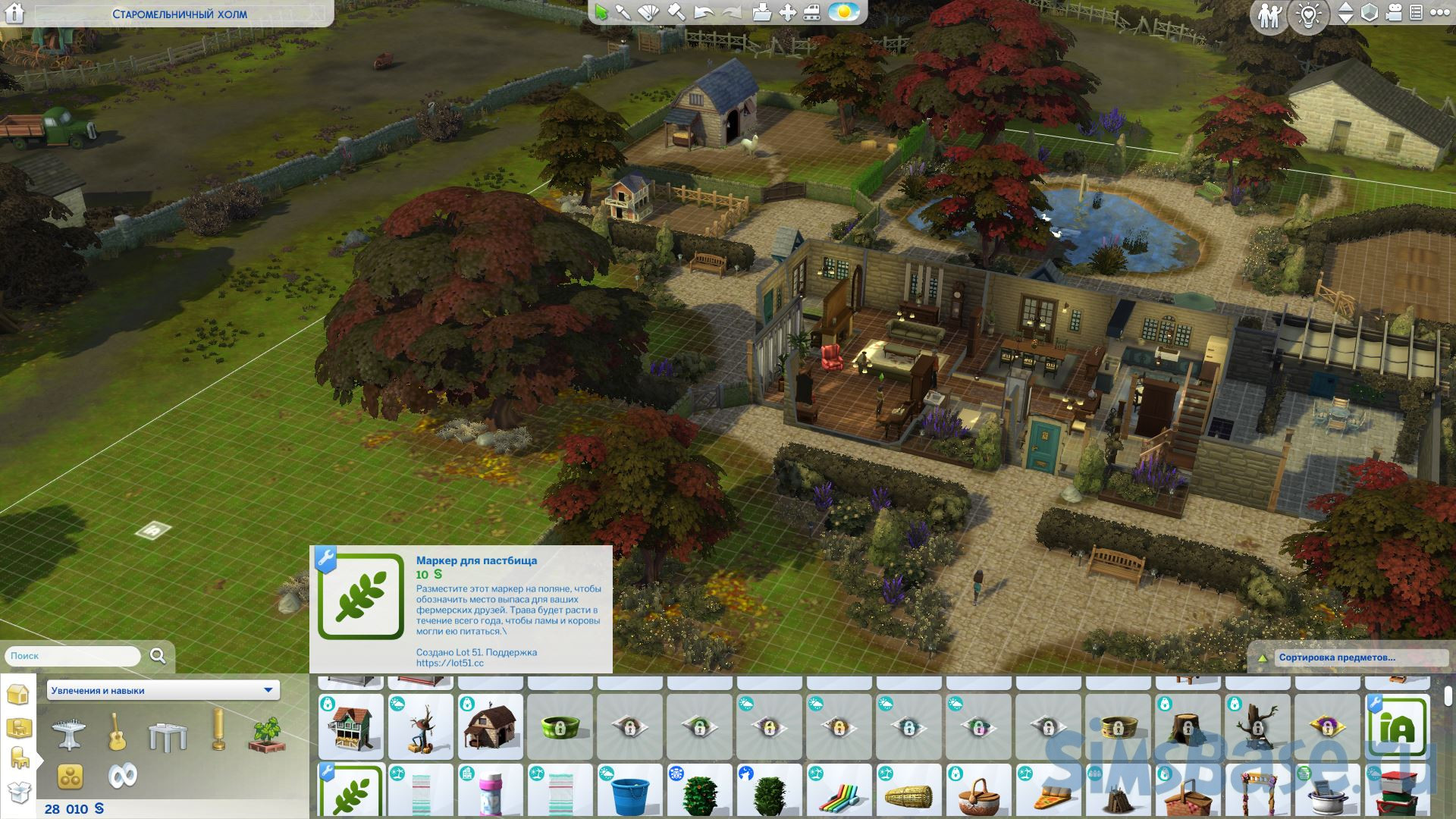The image size is (1456, 819).
Task: Choose the guitar category icon
Action: (x=117, y=731)
